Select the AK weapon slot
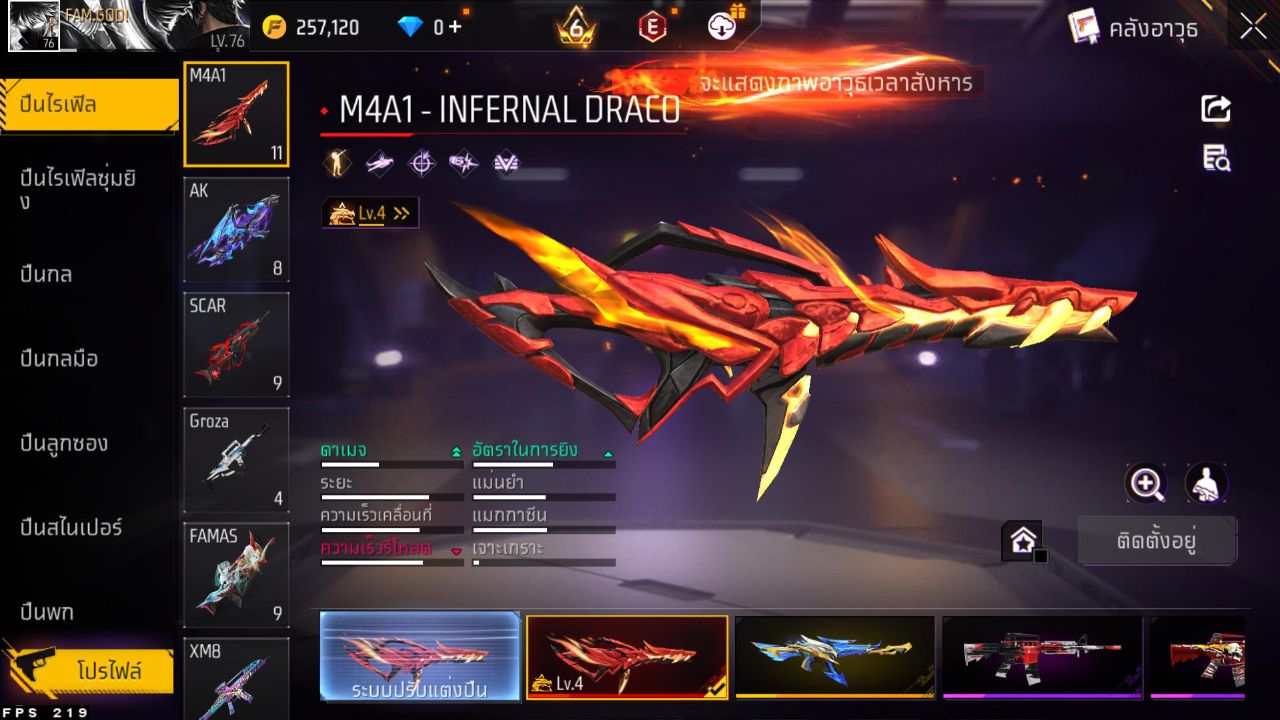This screenshot has width=1280, height=720. coord(236,230)
